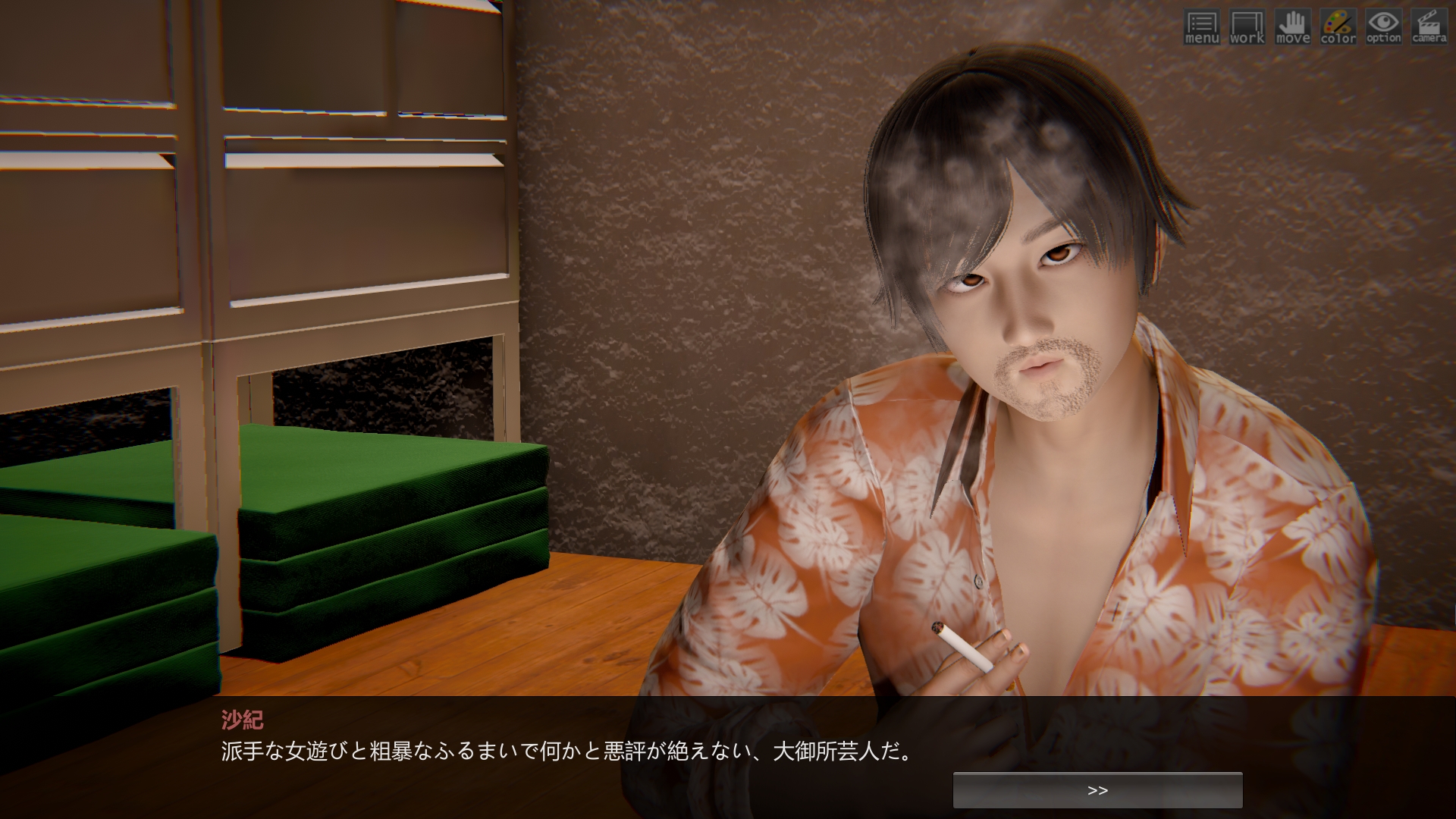The height and width of the screenshot is (819, 1456).
Task: Open the color palette tool
Action: point(1338,27)
